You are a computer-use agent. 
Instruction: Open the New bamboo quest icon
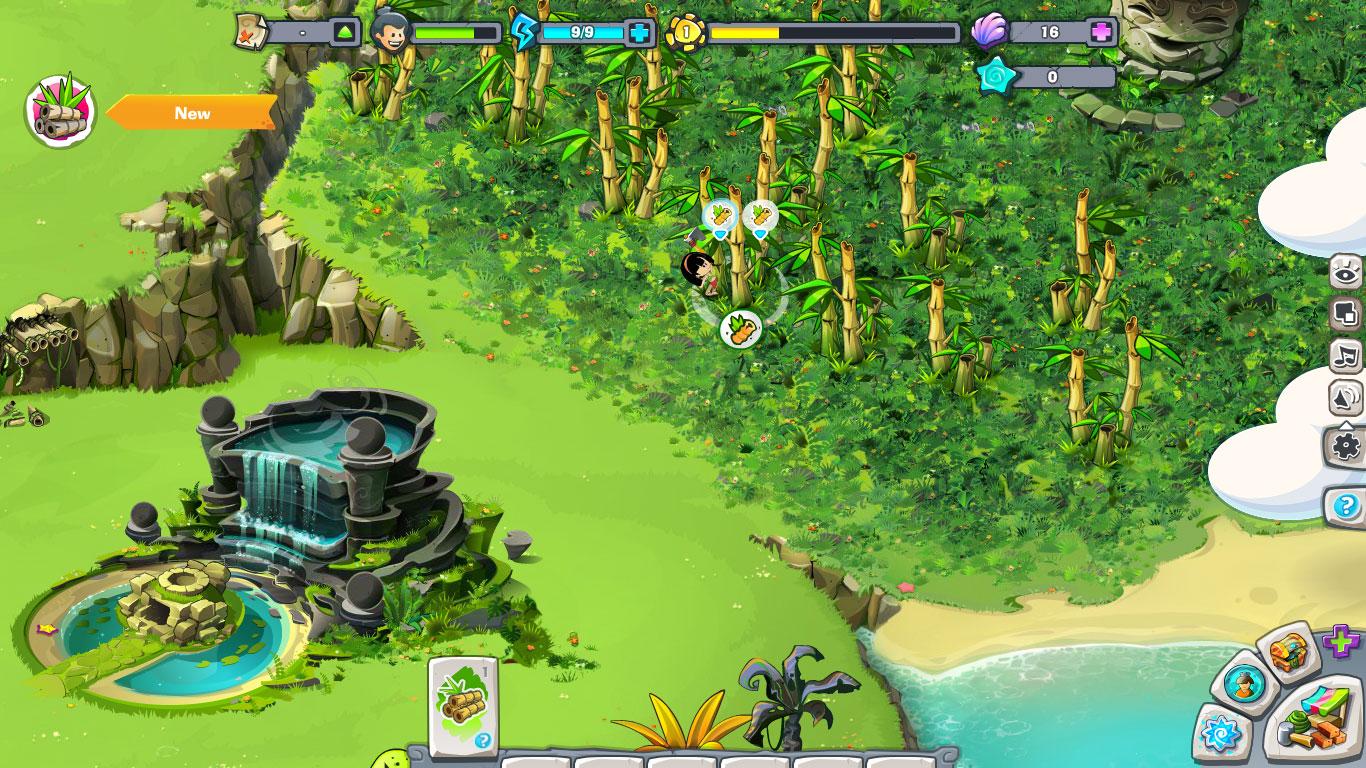tap(60, 110)
